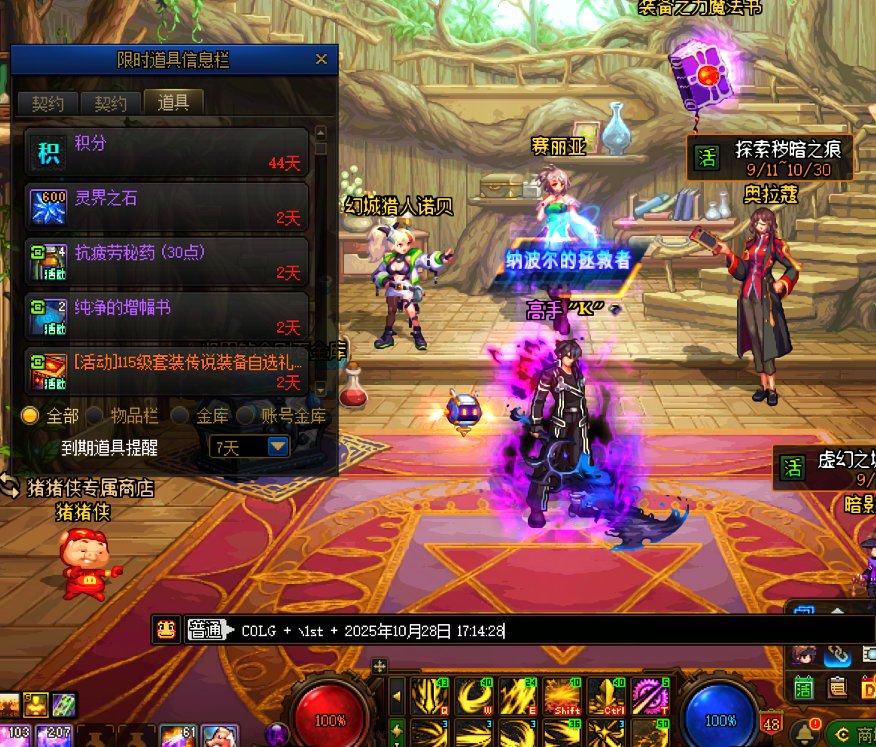Screen dimensions: 876x747
Task: Focus the chat text input box
Action: tap(540, 630)
